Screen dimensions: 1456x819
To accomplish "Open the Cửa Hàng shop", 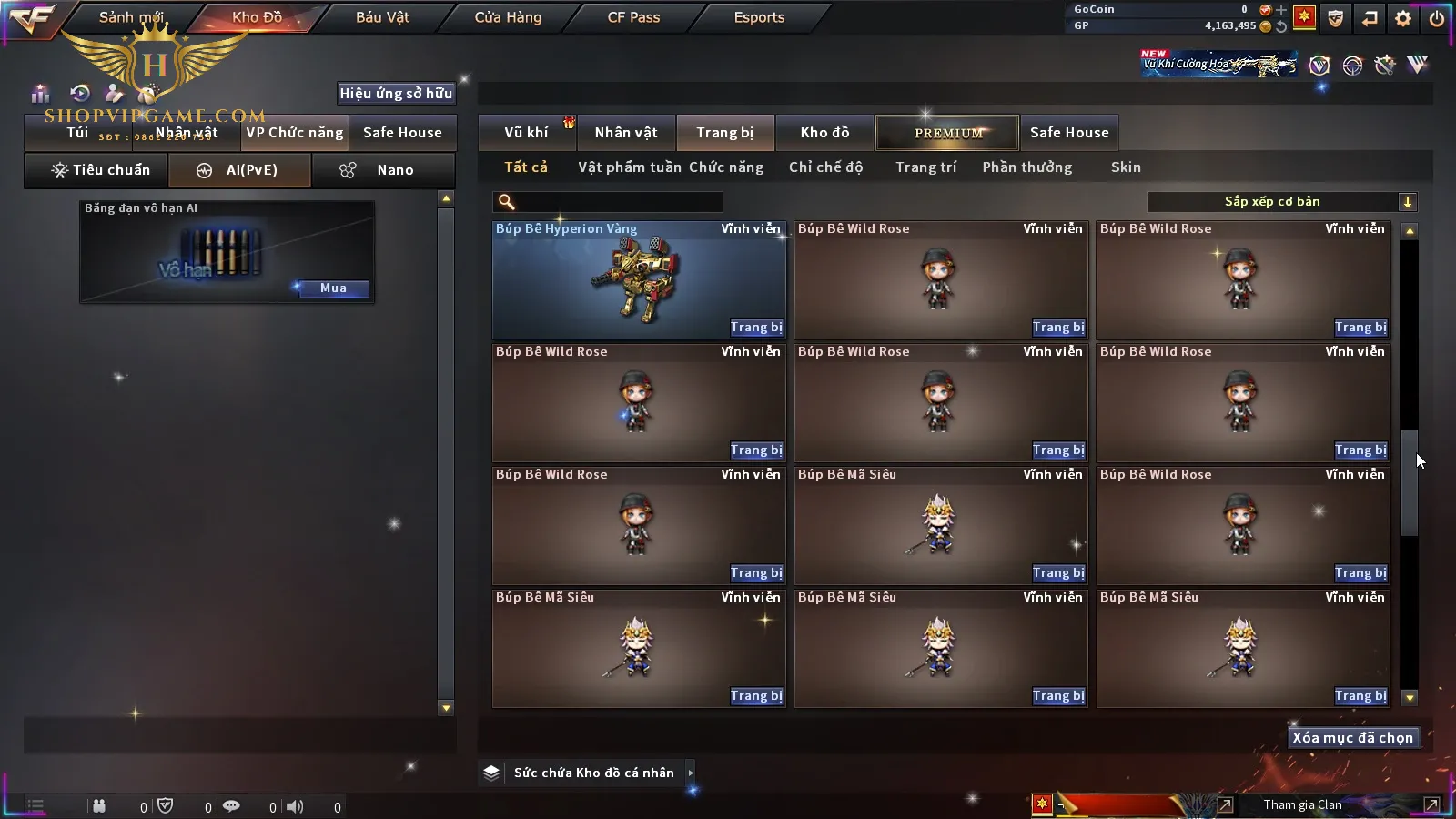I will click(x=508, y=17).
